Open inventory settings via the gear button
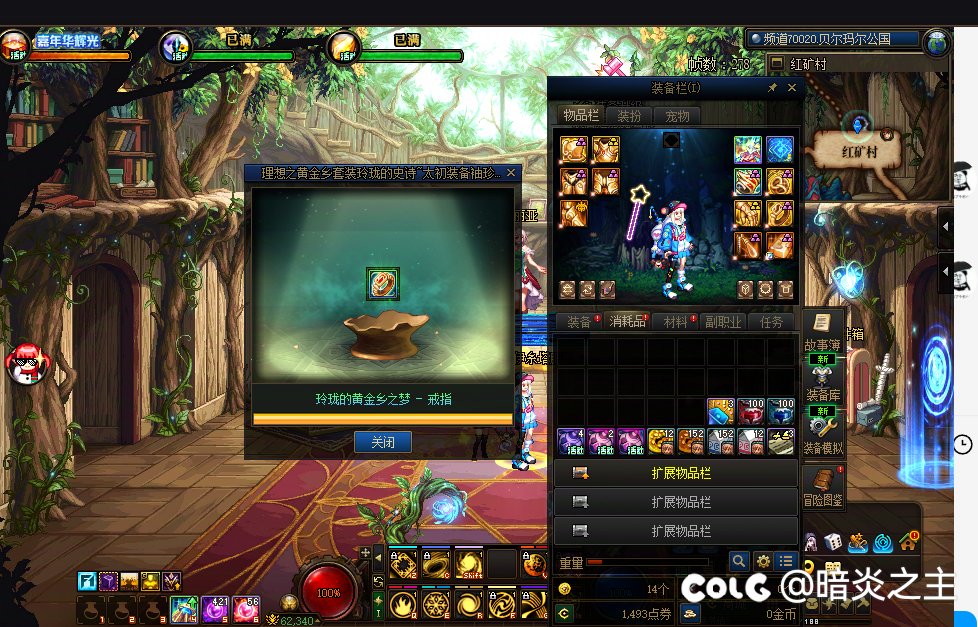The width and height of the screenshot is (978, 627). coord(763,562)
